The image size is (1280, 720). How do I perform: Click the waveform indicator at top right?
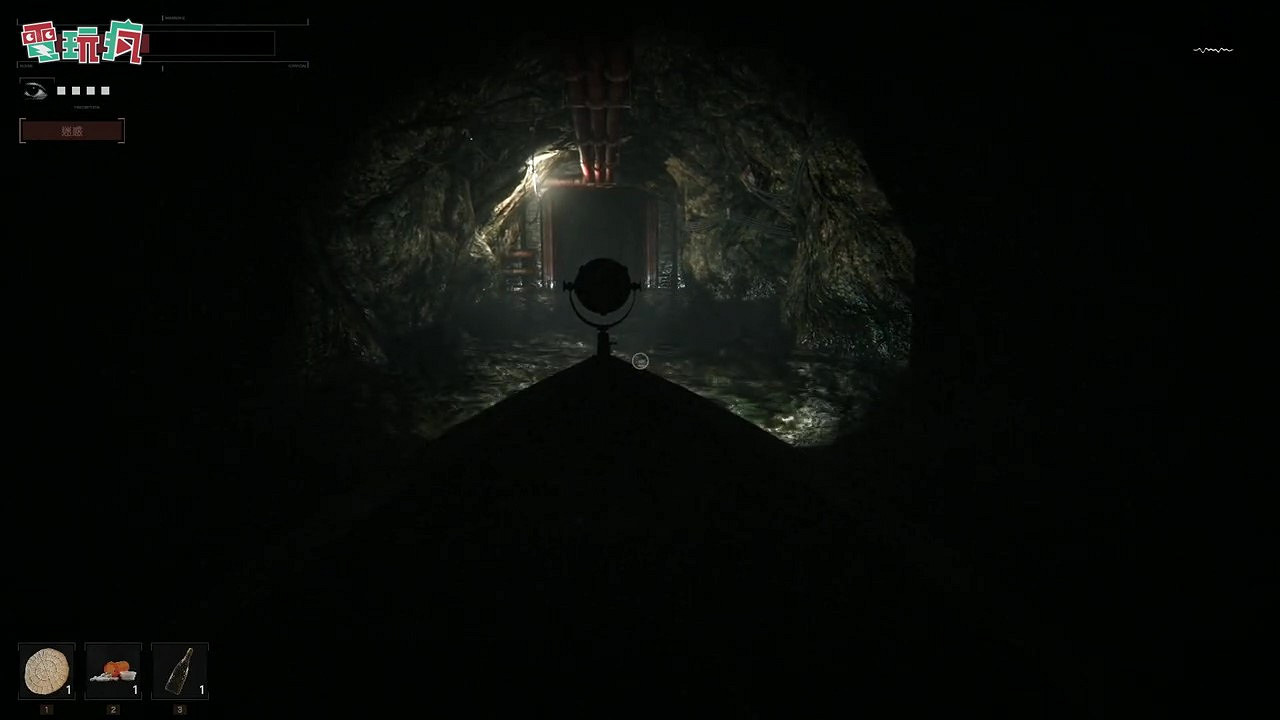[x=1212, y=48]
